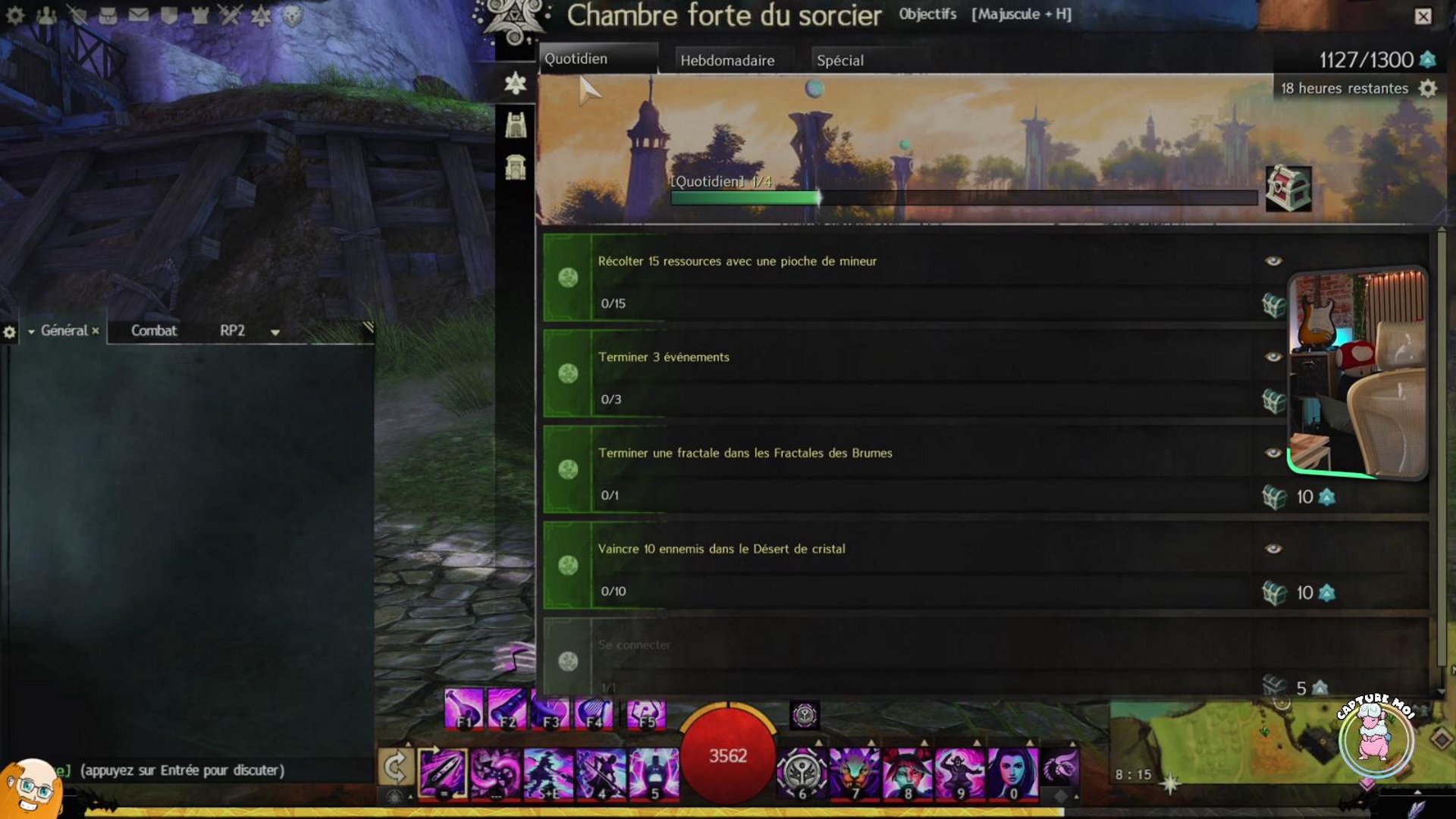Open the RP2 chat tab
Viewport: 1456px width, 819px height.
tap(232, 331)
